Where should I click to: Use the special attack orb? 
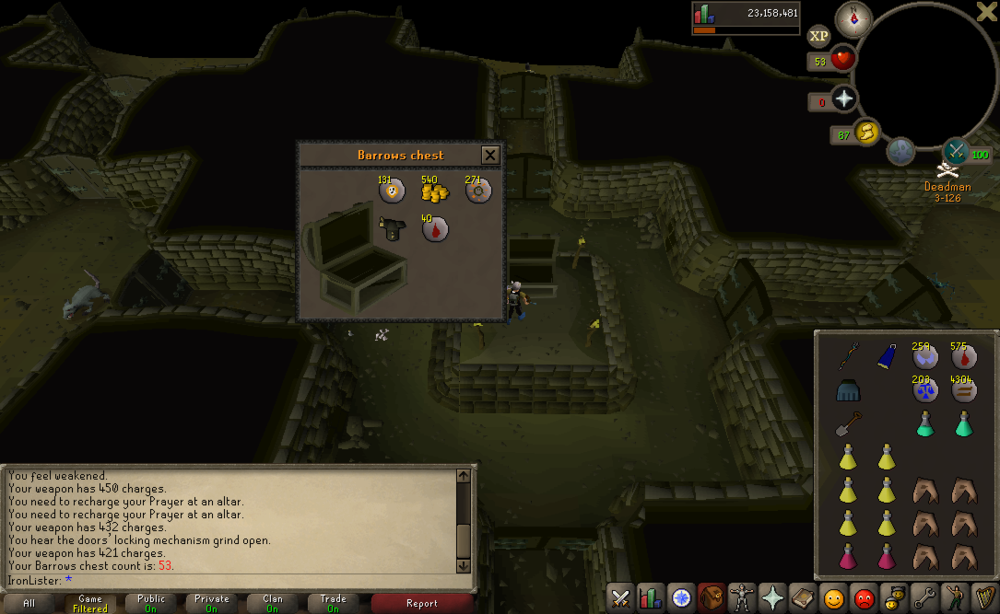956,151
